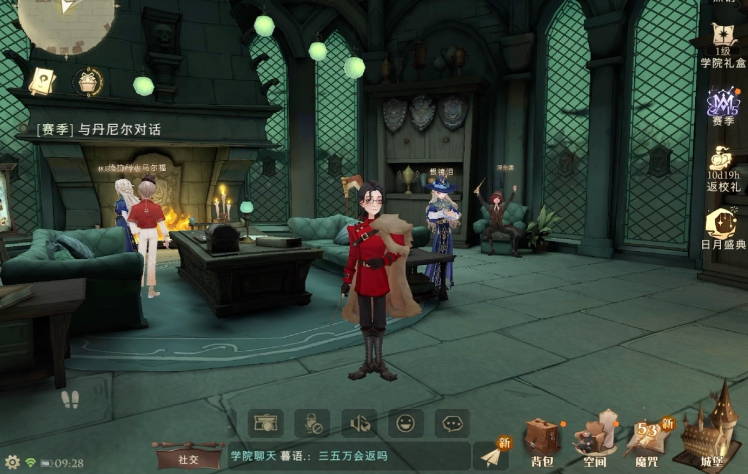Open the 赛季 season icon

coord(723,105)
